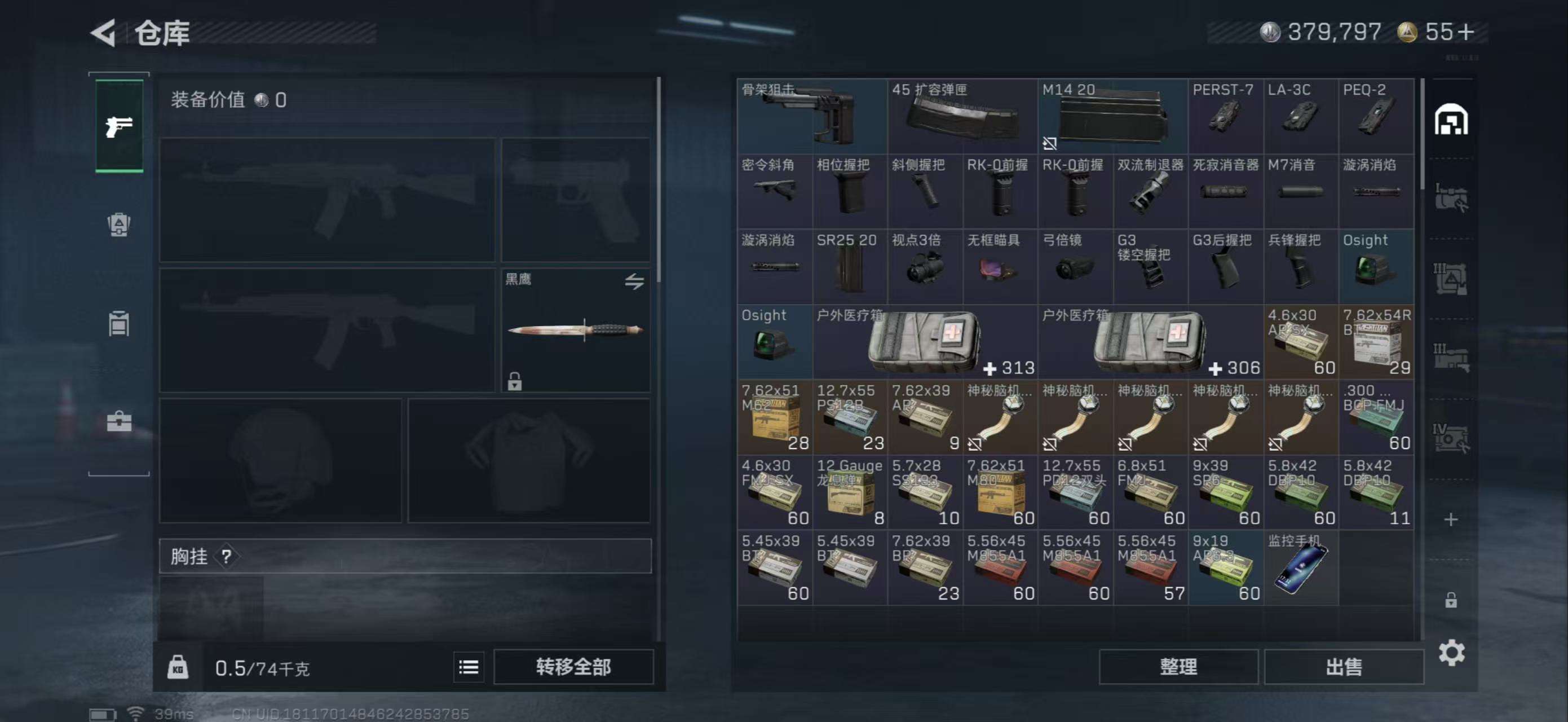Open the backpack equipment category

point(120,225)
